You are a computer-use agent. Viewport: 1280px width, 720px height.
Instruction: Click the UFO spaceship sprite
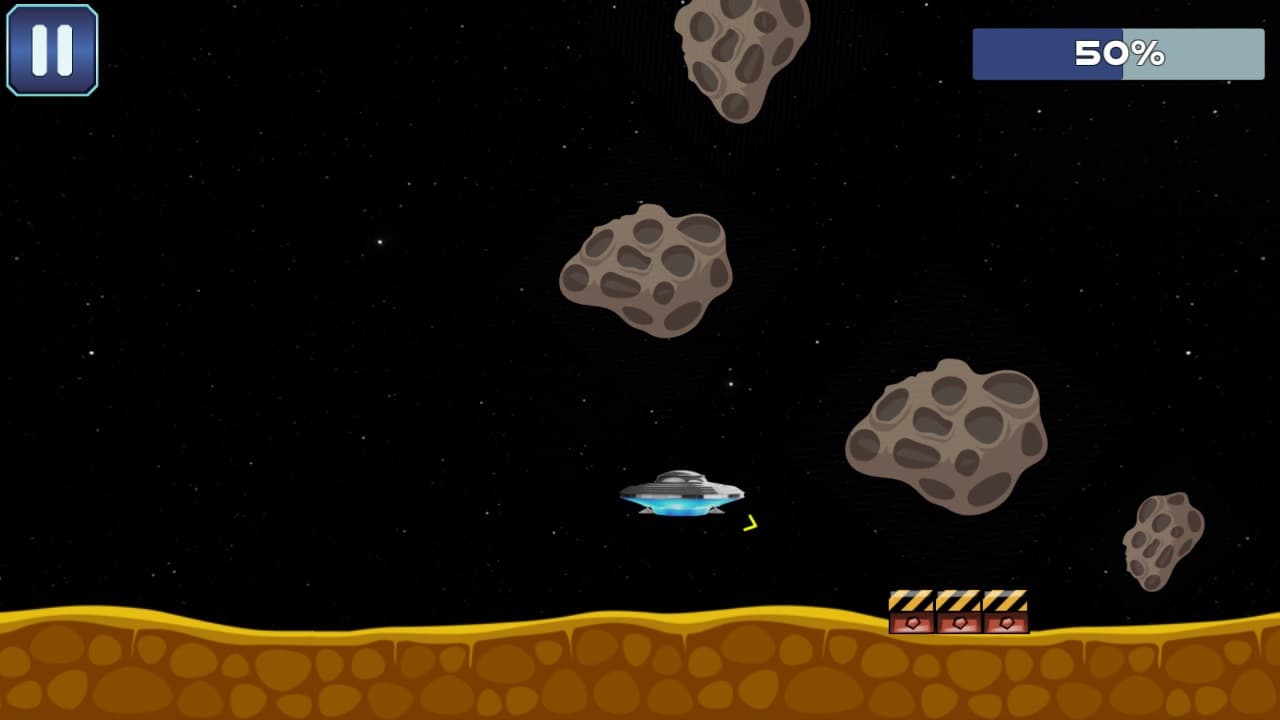tap(680, 490)
